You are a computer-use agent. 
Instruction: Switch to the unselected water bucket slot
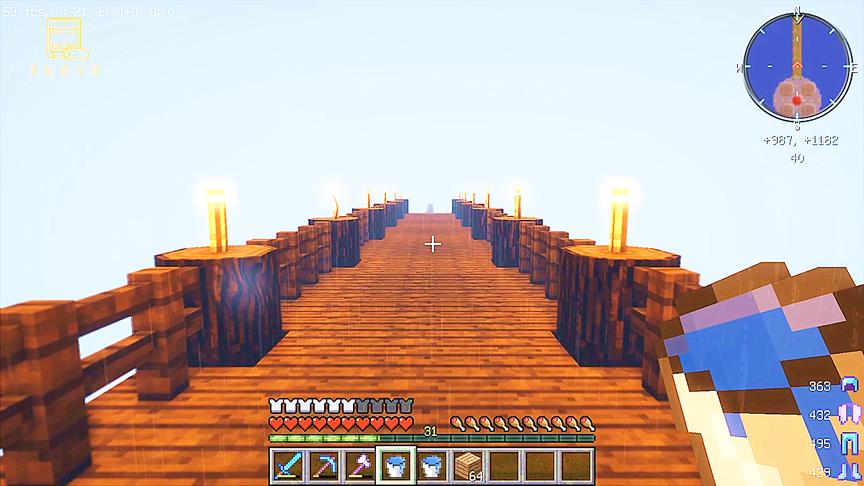click(x=432, y=465)
